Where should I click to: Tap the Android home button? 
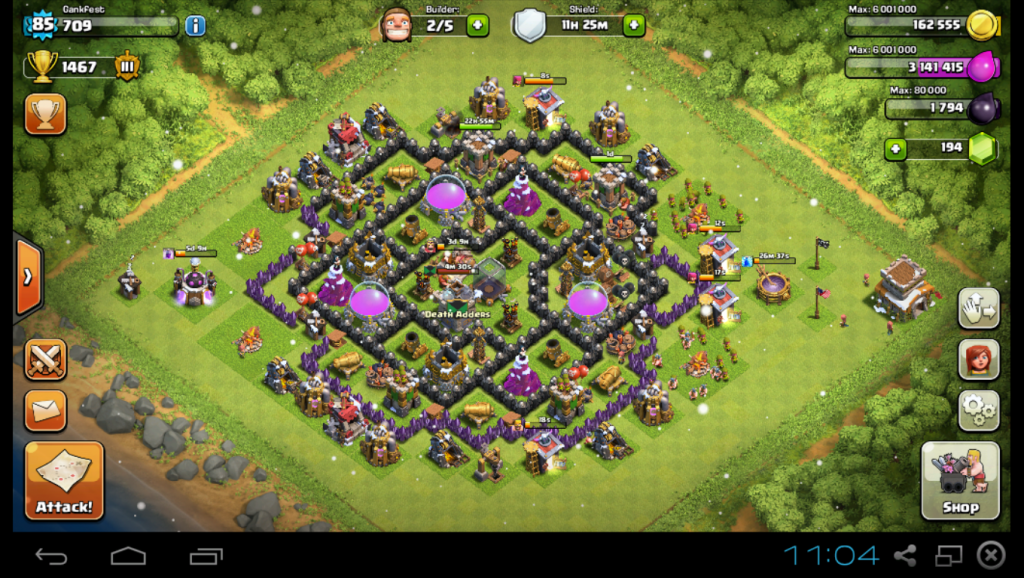pyautogui.click(x=128, y=555)
